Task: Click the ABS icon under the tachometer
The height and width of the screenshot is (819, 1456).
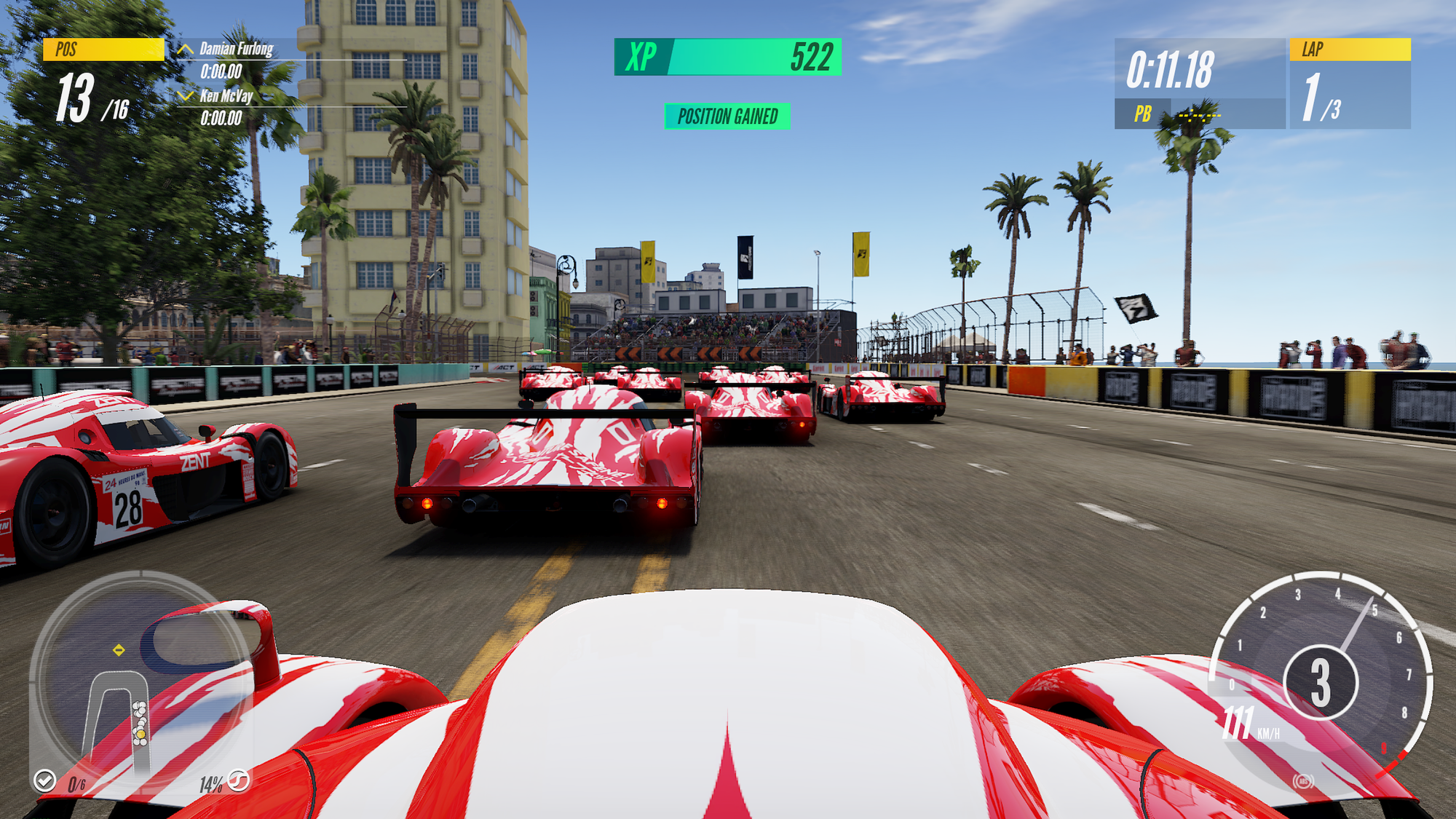Action: pos(1302,781)
